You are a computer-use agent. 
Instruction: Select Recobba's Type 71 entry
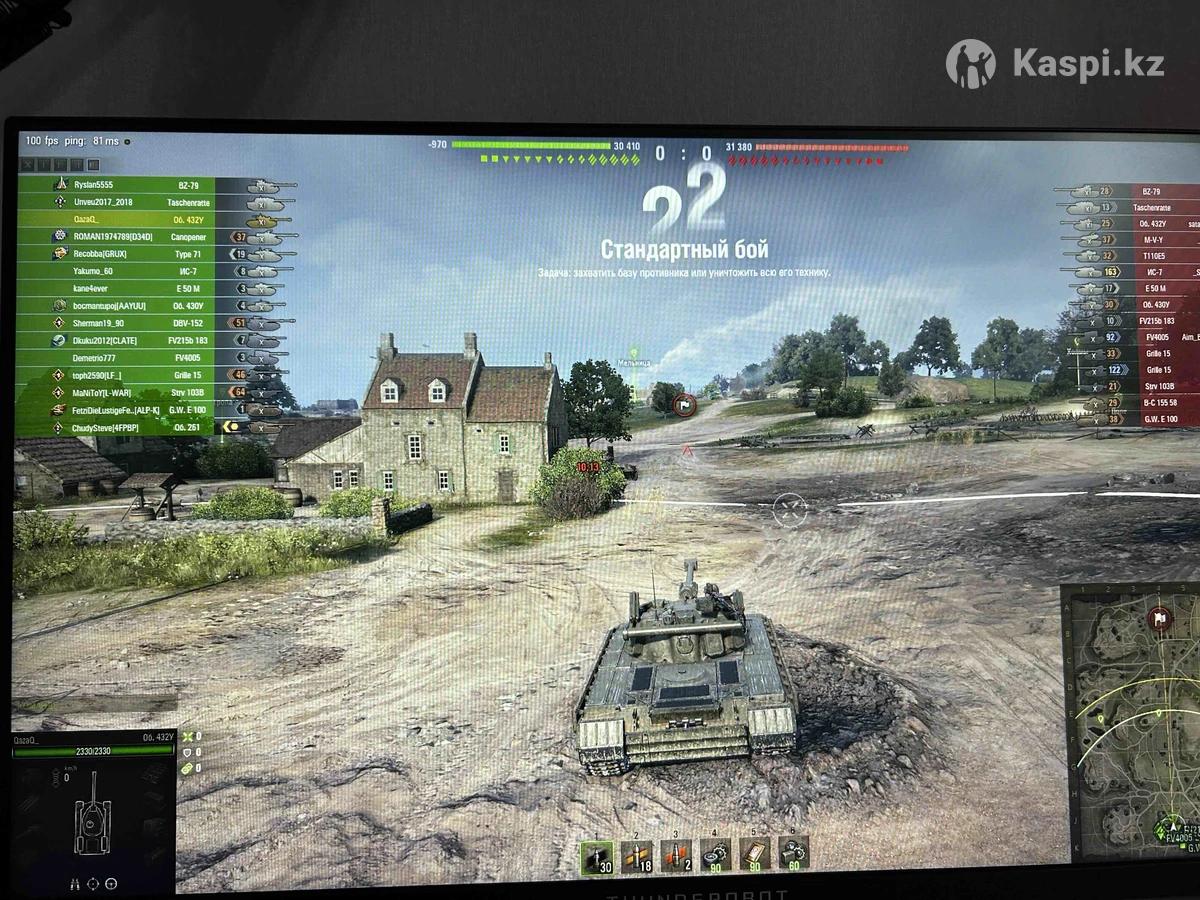tap(150, 254)
